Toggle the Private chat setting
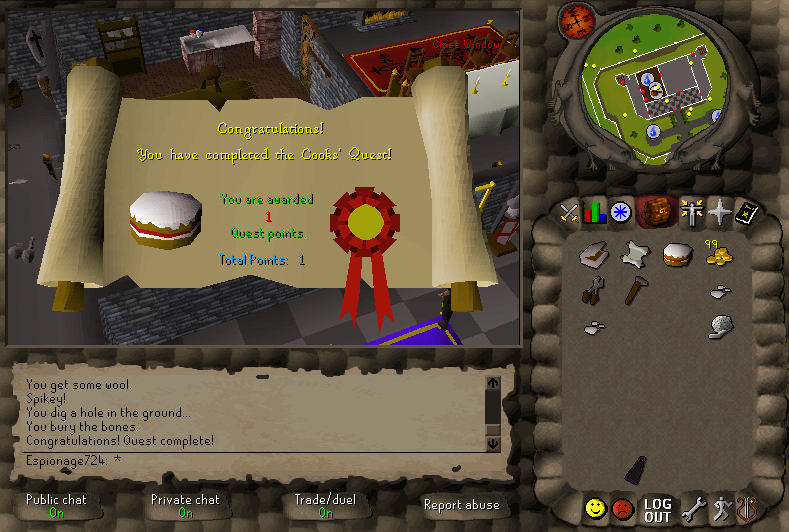 tap(185, 505)
